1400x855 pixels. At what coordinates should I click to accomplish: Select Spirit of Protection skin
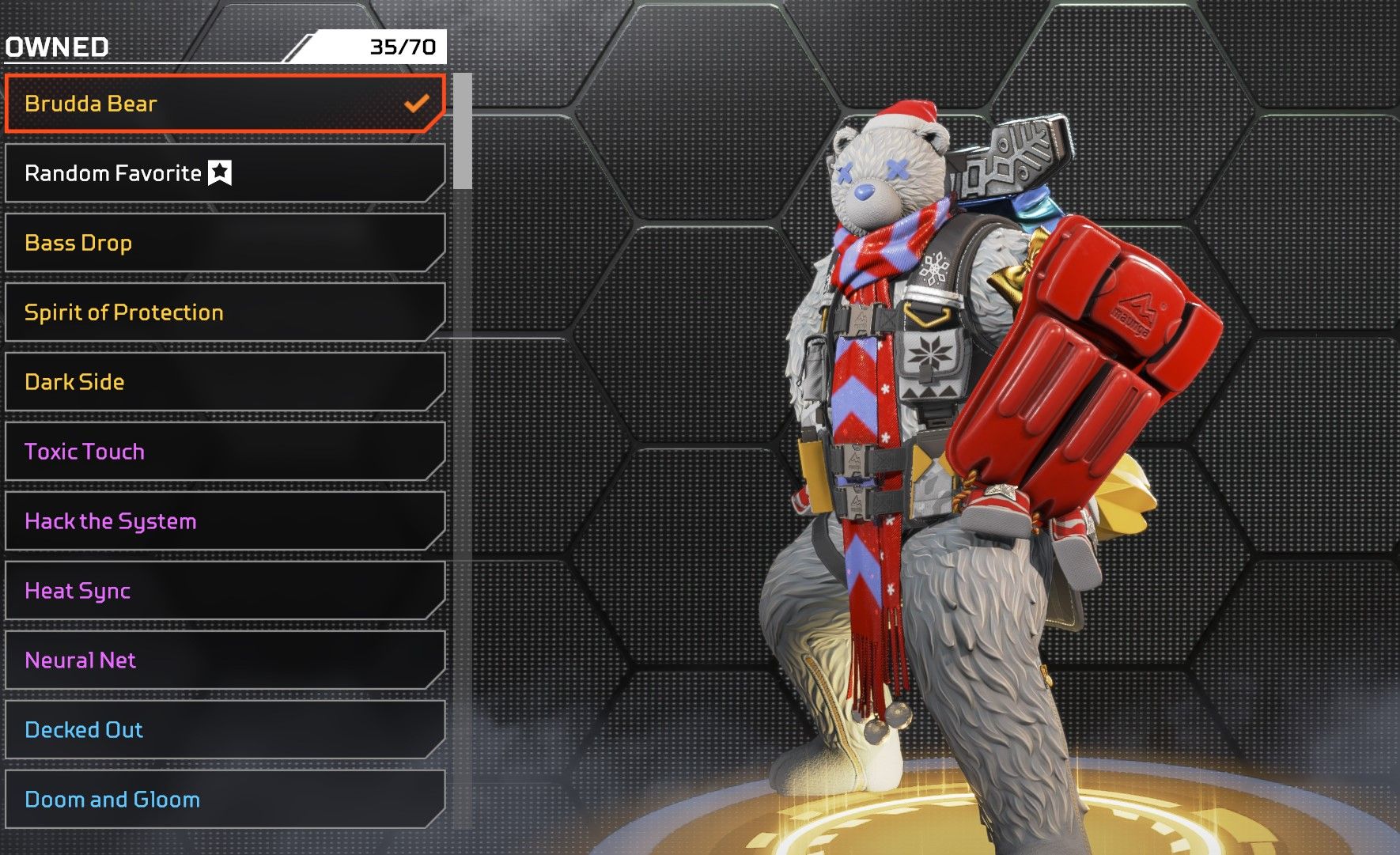(x=225, y=312)
